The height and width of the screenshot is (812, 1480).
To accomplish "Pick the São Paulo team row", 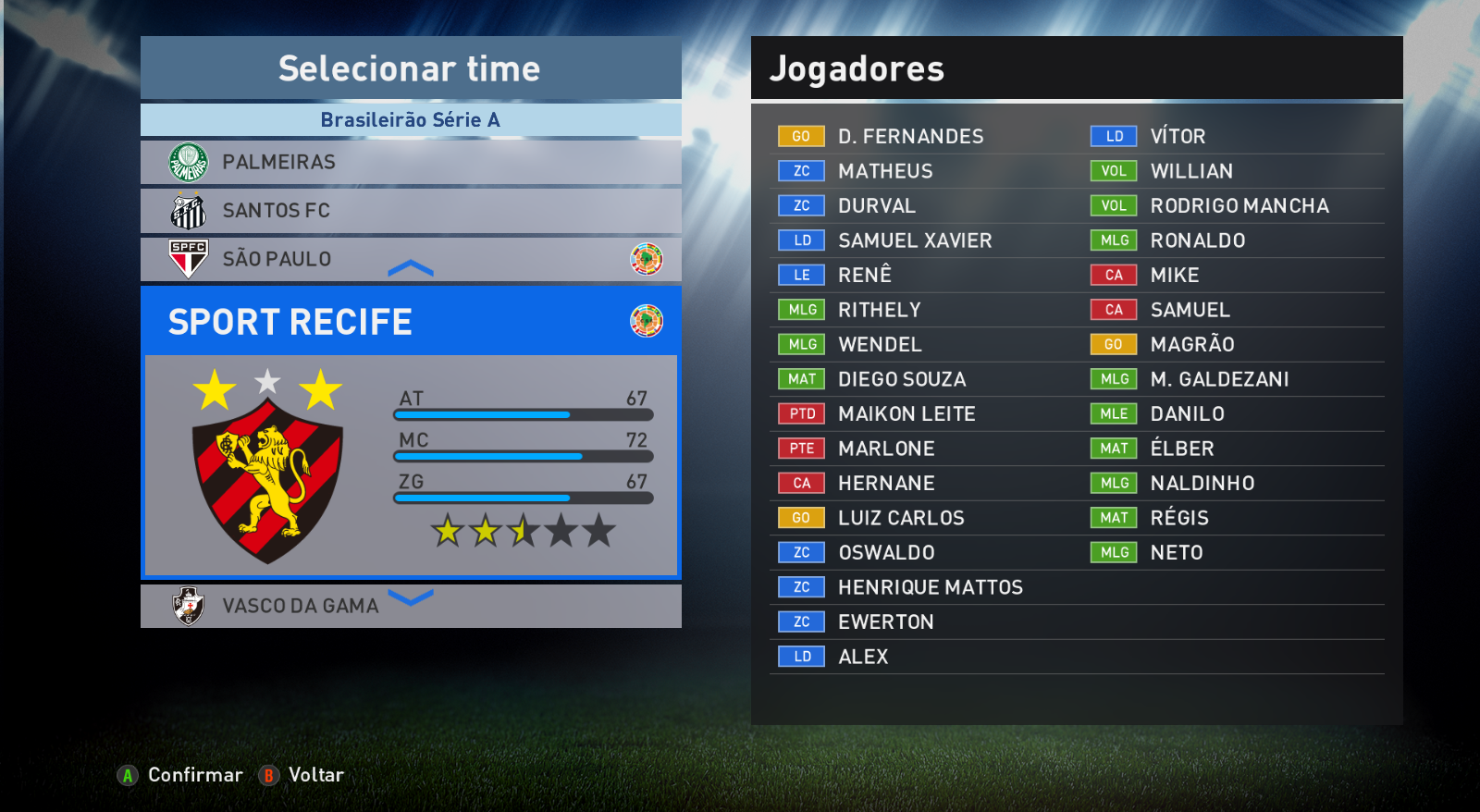I will tap(410, 259).
